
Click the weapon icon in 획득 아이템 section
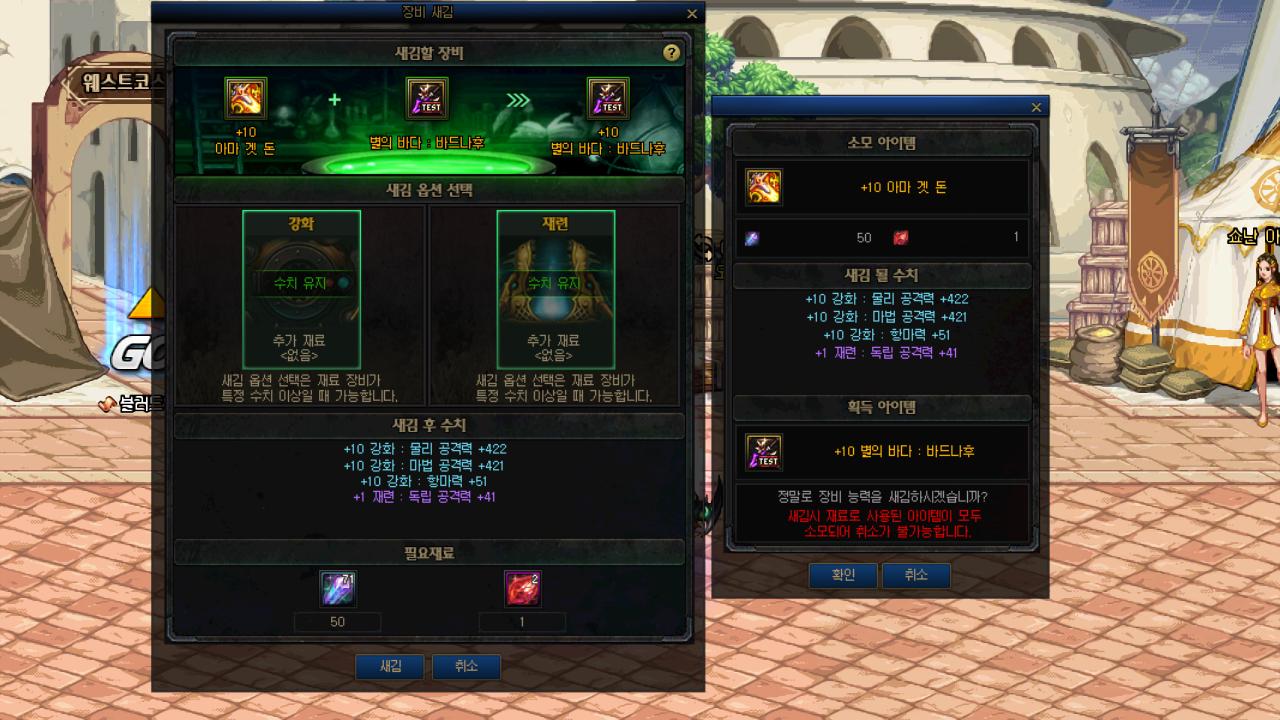point(764,452)
